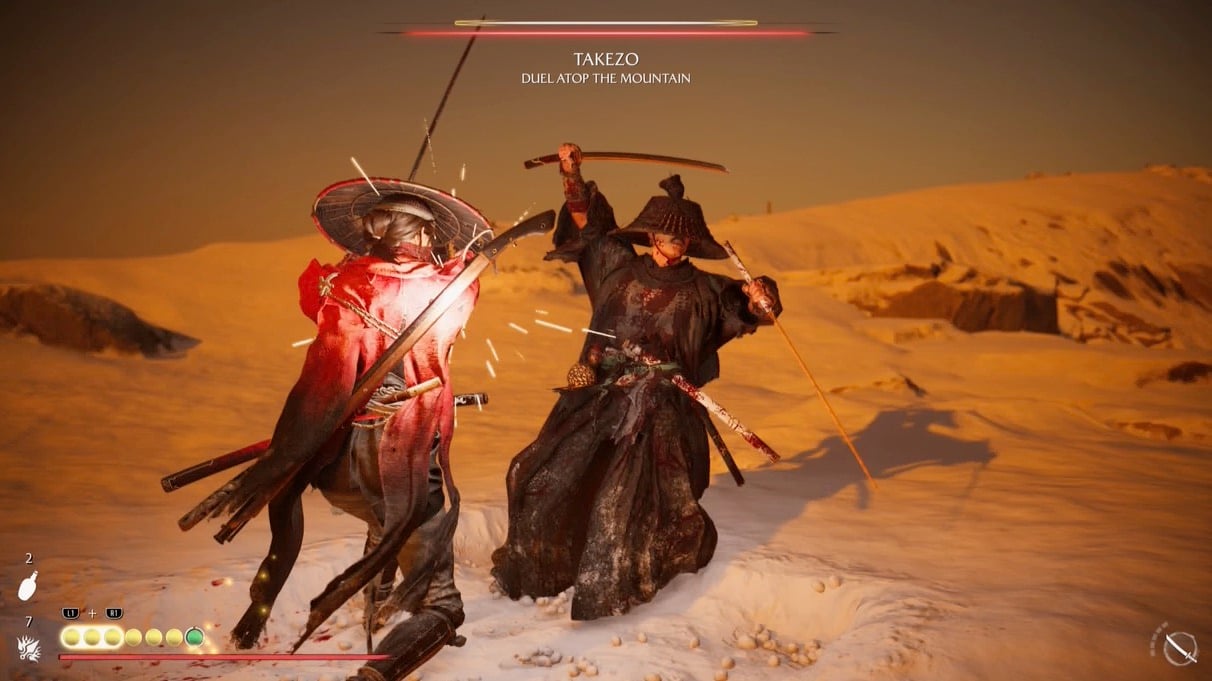Use the green spirit orb
The image size is (1212, 681).
pyautogui.click(x=194, y=637)
